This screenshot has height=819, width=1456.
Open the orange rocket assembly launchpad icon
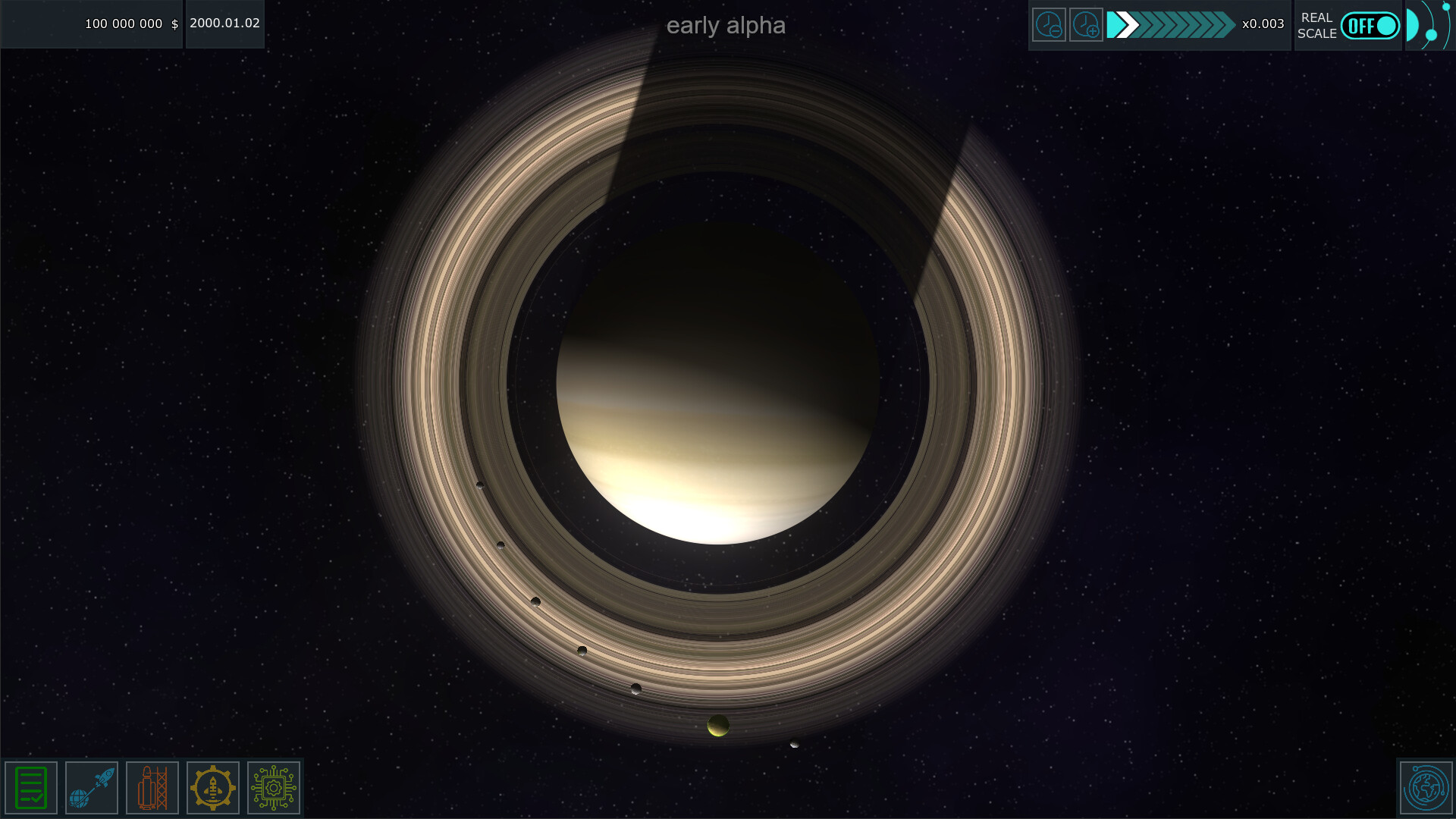[x=152, y=787]
